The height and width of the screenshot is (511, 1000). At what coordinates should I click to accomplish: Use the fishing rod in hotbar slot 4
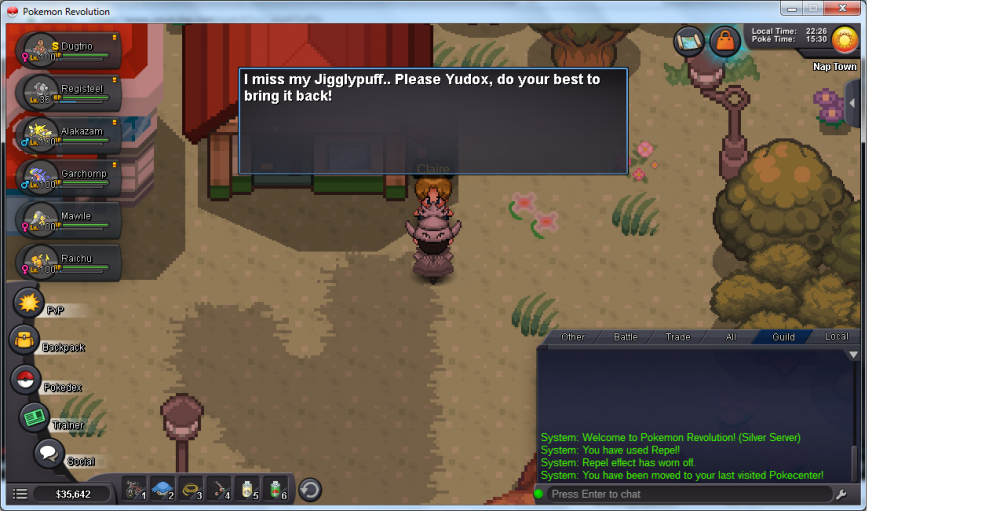pos(218,491)
